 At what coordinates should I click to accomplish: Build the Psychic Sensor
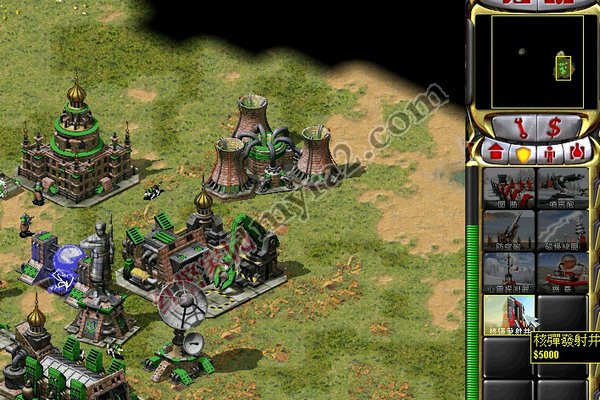click(509, 271)
